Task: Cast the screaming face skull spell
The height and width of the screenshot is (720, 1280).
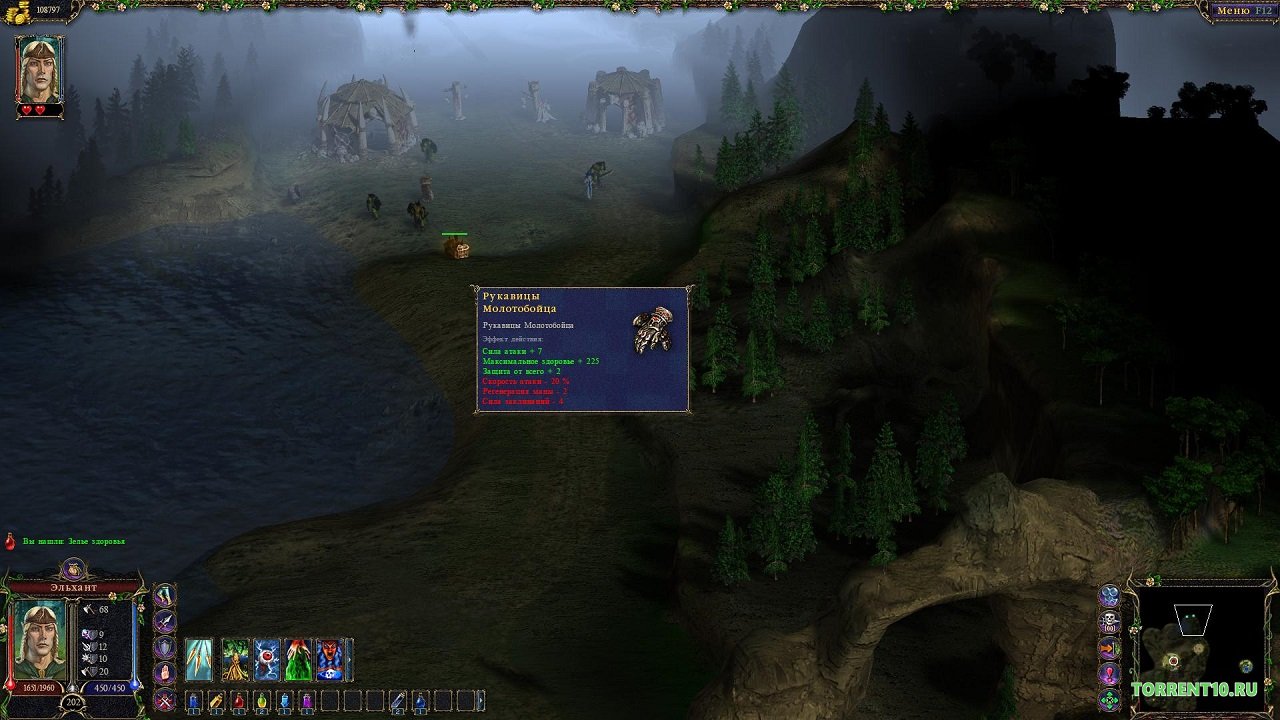Action: [x=329, y=660]
